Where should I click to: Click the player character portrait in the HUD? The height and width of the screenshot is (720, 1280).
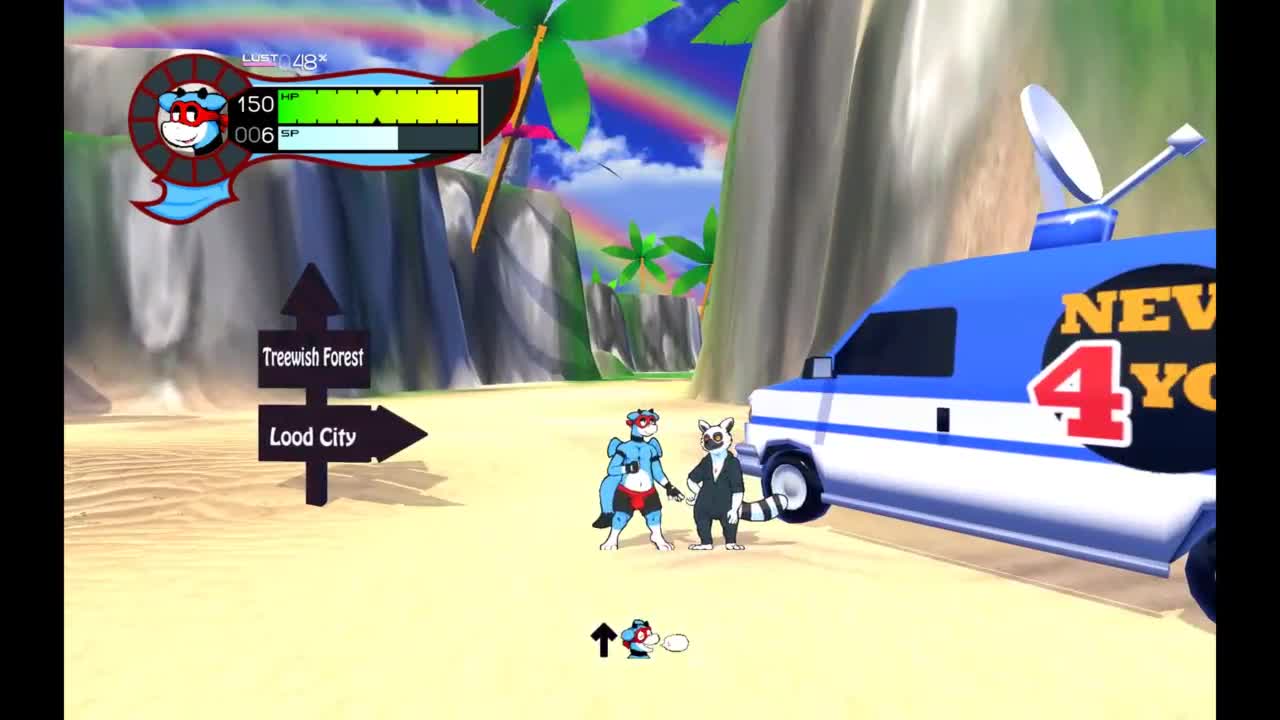pos(192,120)
